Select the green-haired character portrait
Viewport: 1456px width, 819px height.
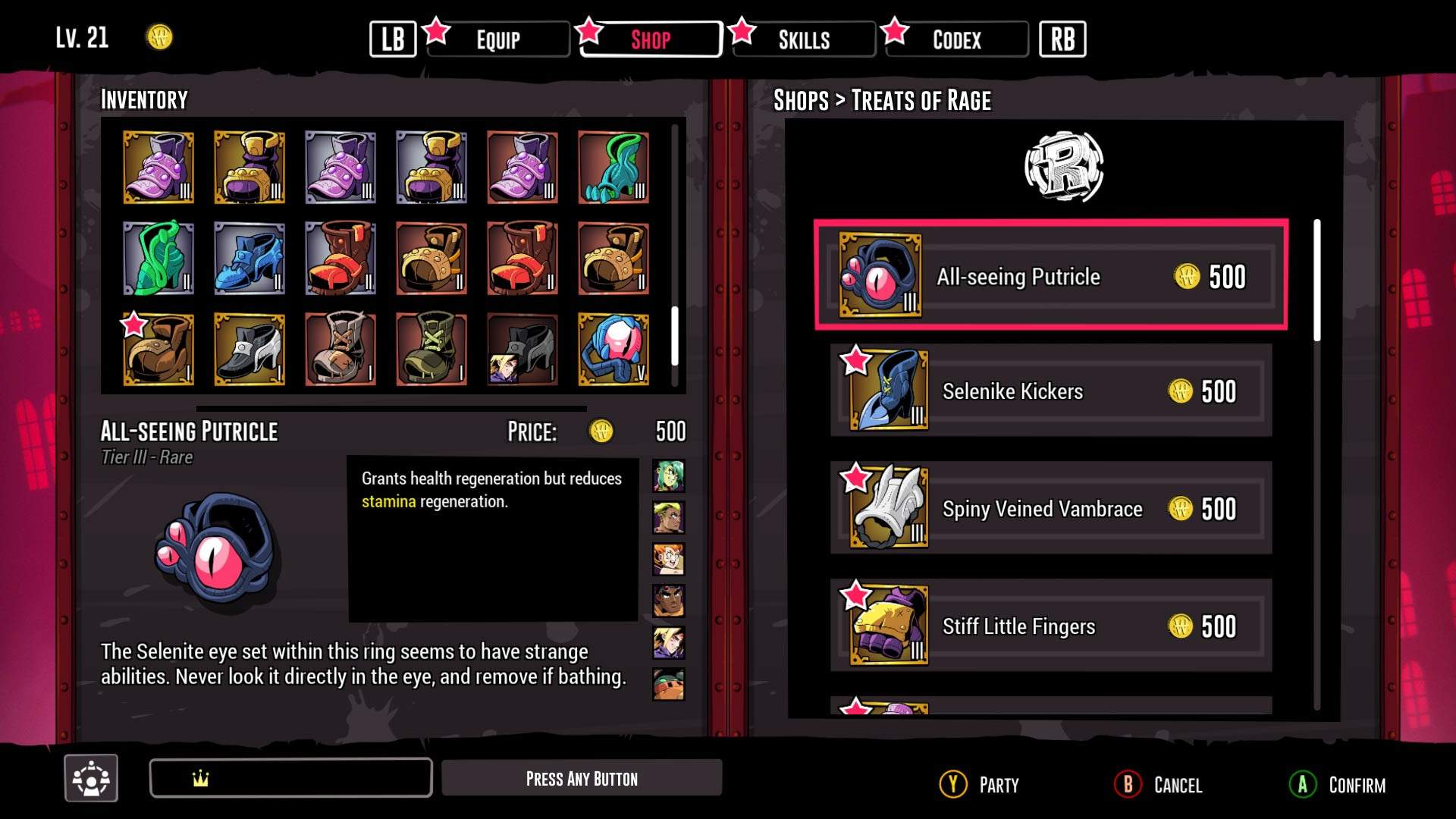(x=668, y=476)
